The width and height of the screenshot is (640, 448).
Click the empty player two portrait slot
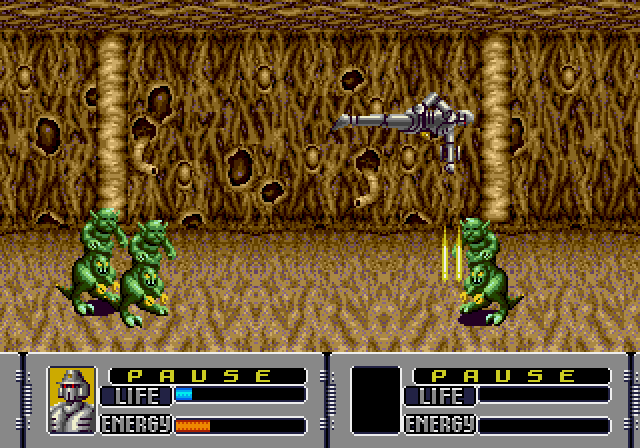376,399
